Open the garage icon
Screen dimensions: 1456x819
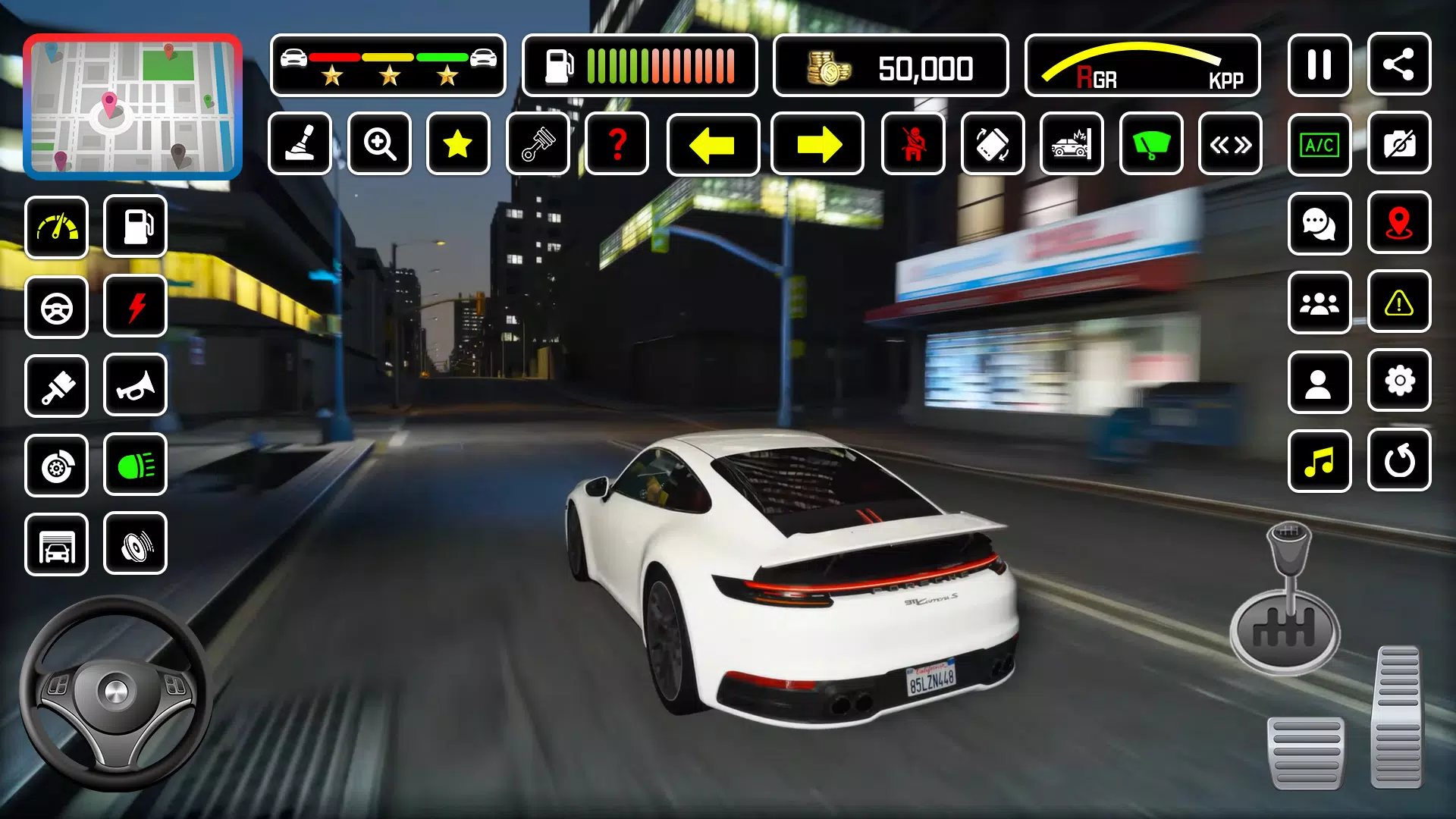(x=57, y=544)
